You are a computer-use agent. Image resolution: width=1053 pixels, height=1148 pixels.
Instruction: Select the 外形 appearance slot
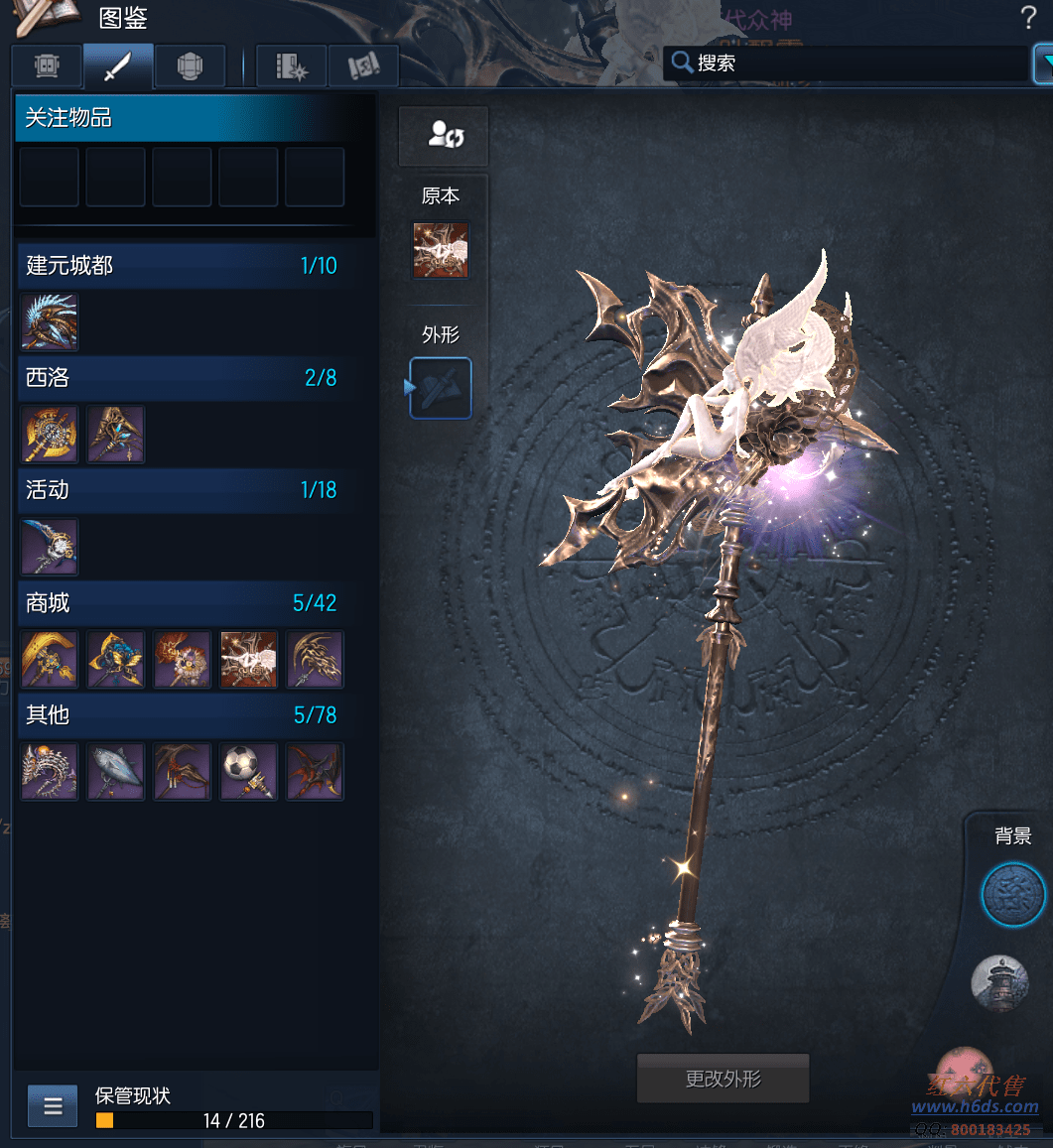point(441,388)
